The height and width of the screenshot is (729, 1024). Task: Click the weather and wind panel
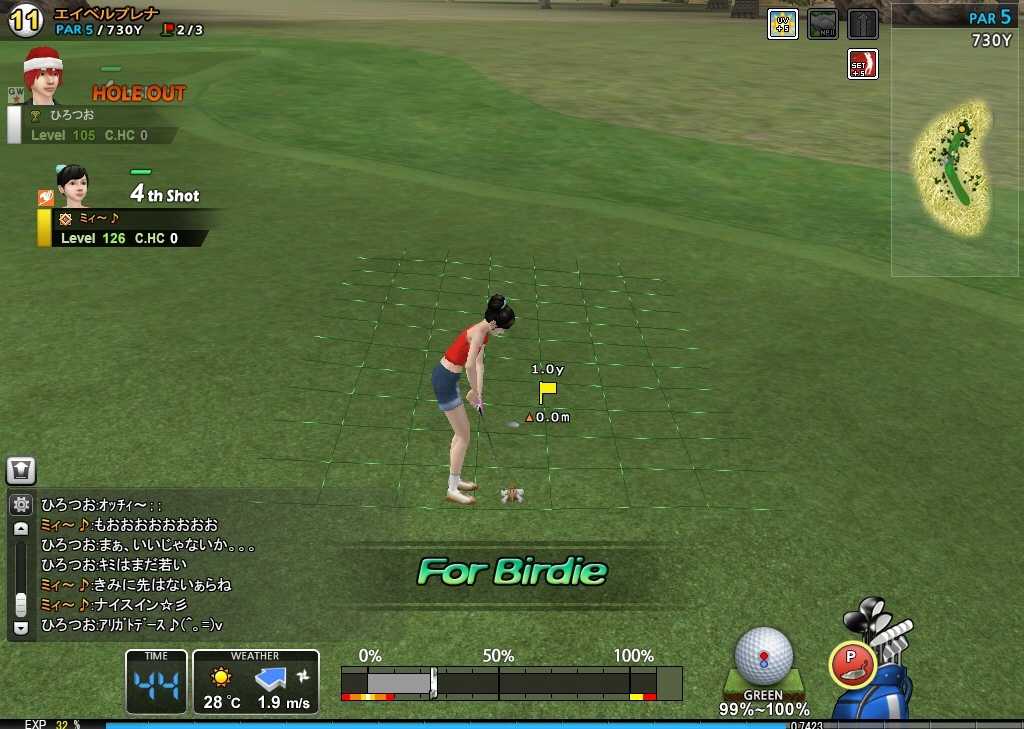tap(256, 682)
